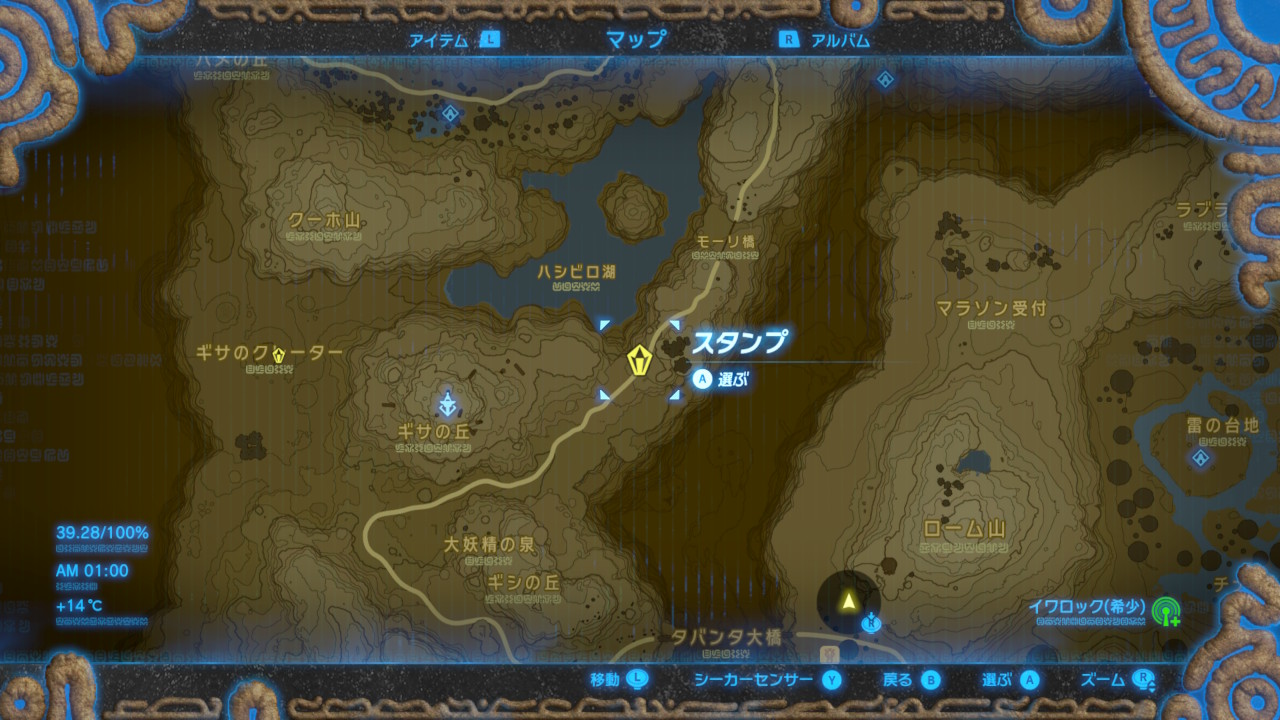Click the shrine icon on ギサの丘
This screenshot has width=1280, height=720.
point(446,405)
